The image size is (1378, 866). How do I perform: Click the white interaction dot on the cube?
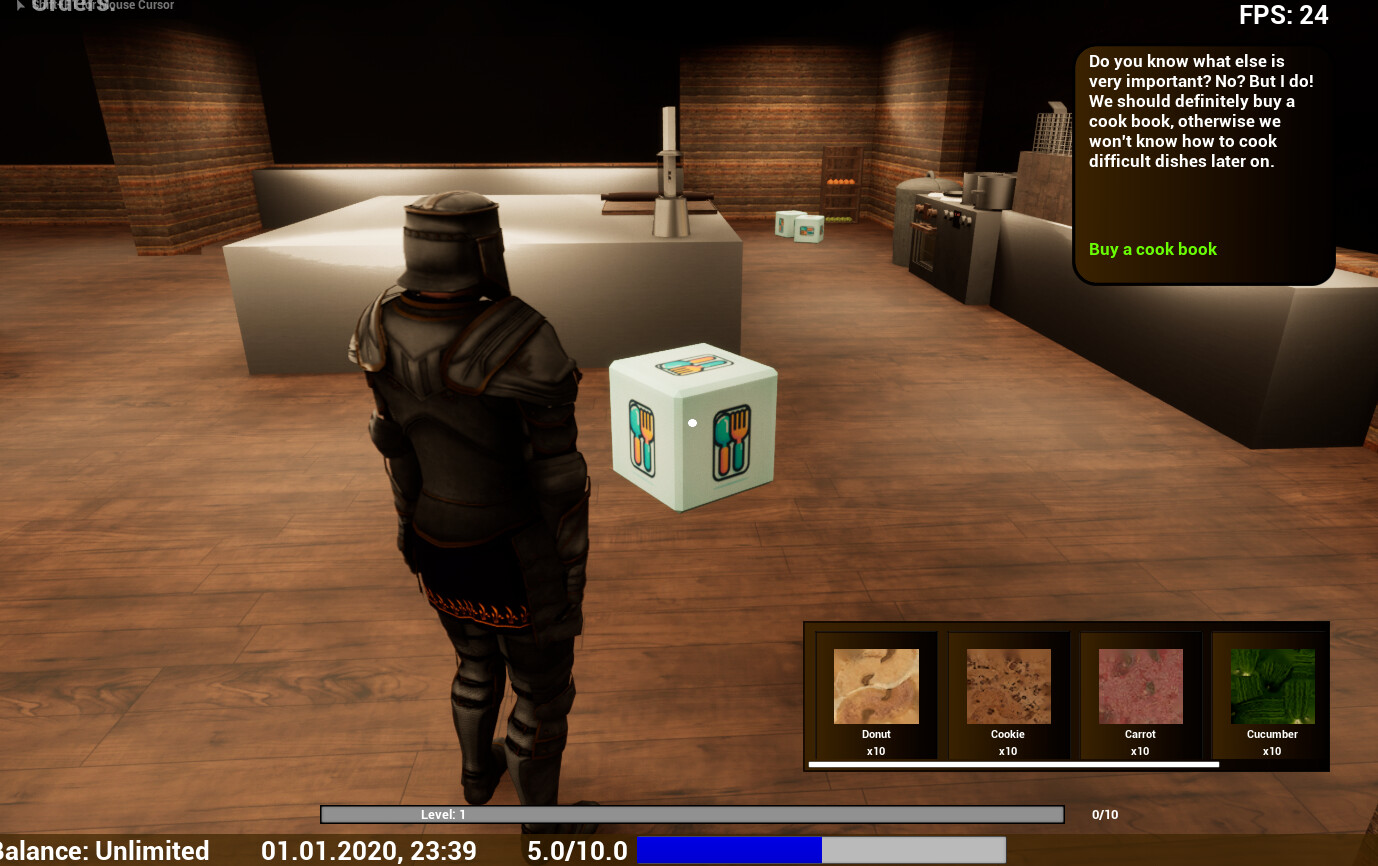(x=690, y=423)
